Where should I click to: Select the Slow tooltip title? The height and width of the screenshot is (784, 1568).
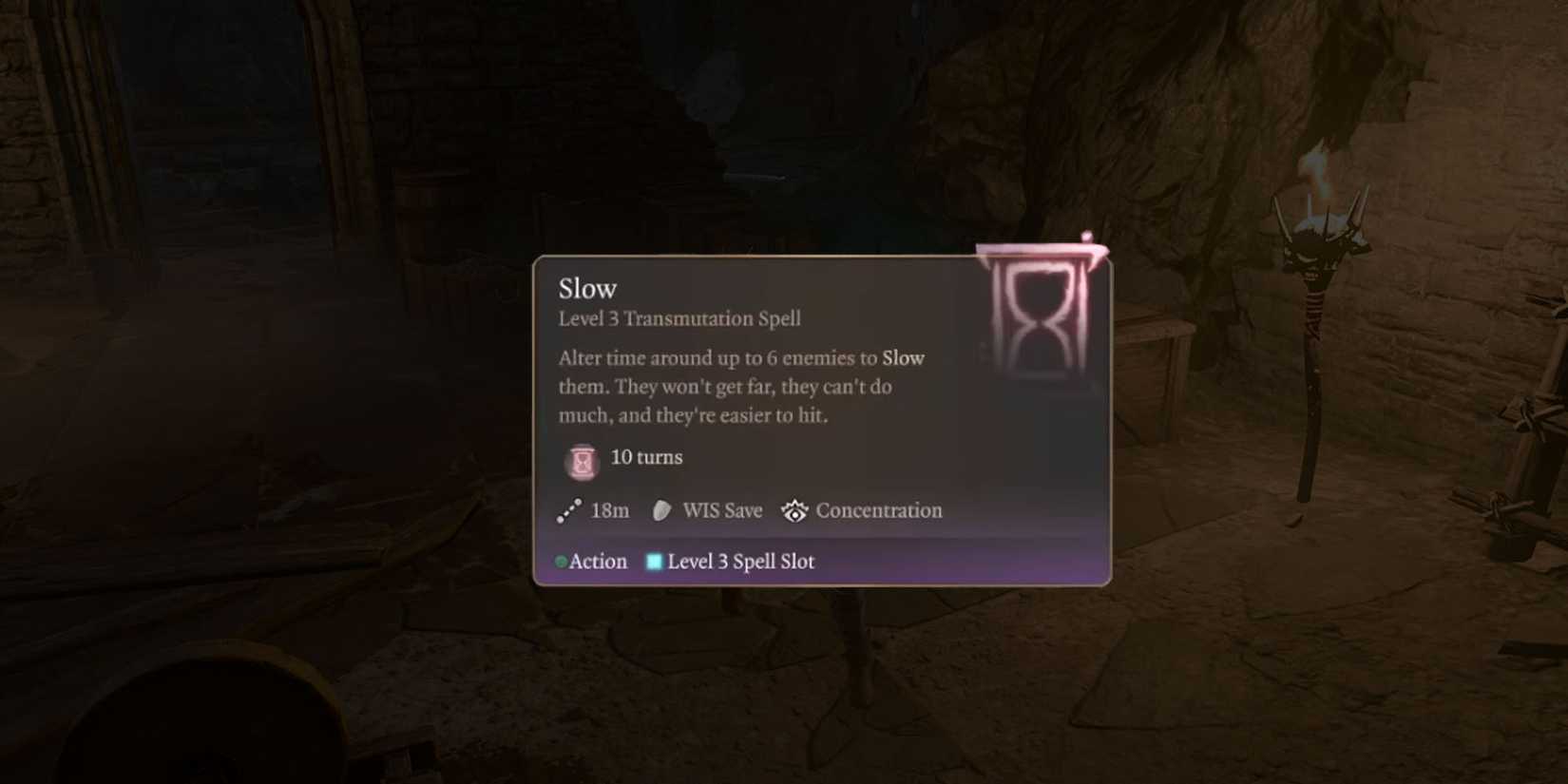click(x=585, y=288)
